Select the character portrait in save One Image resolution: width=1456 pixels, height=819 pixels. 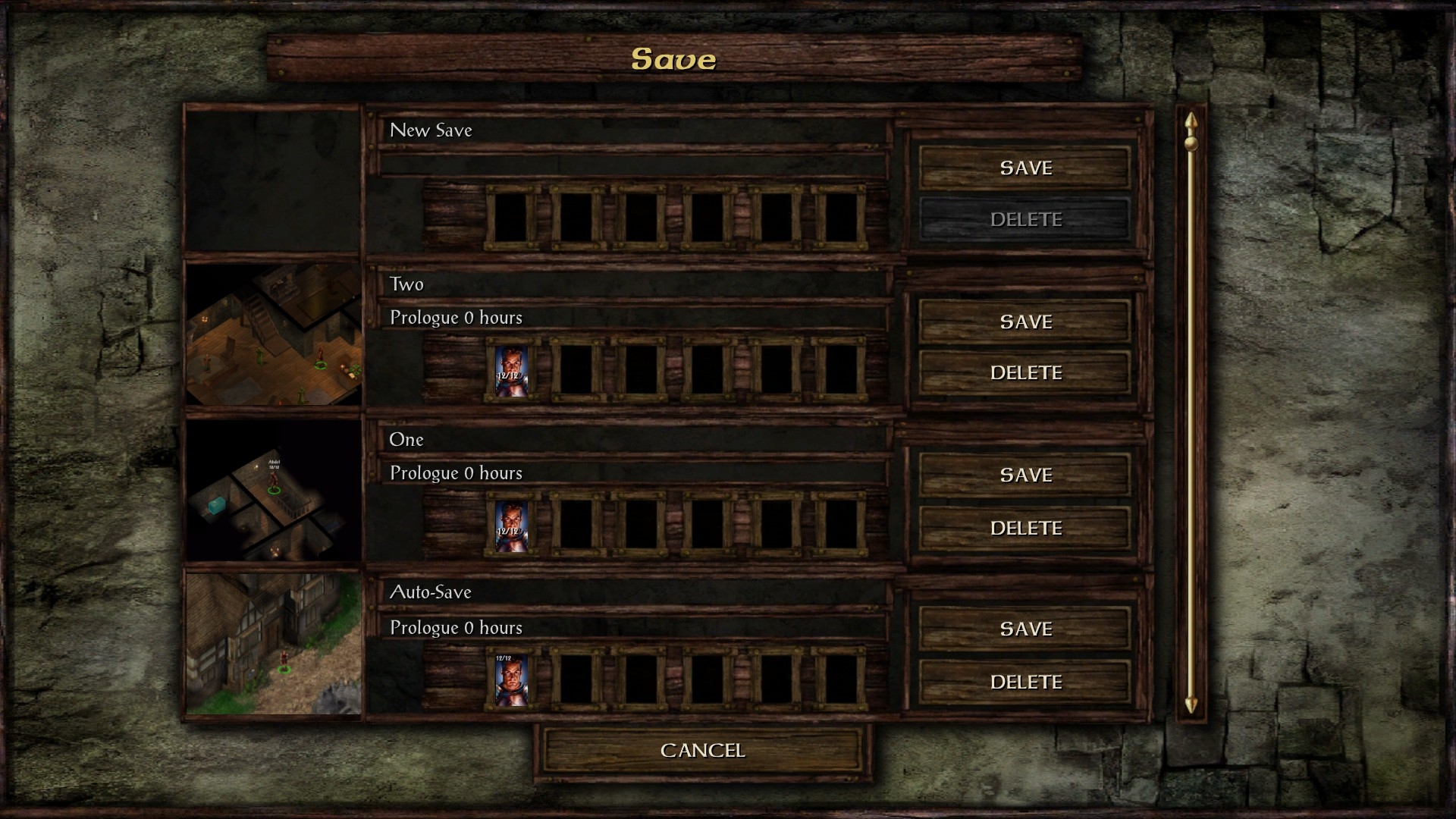510,526
